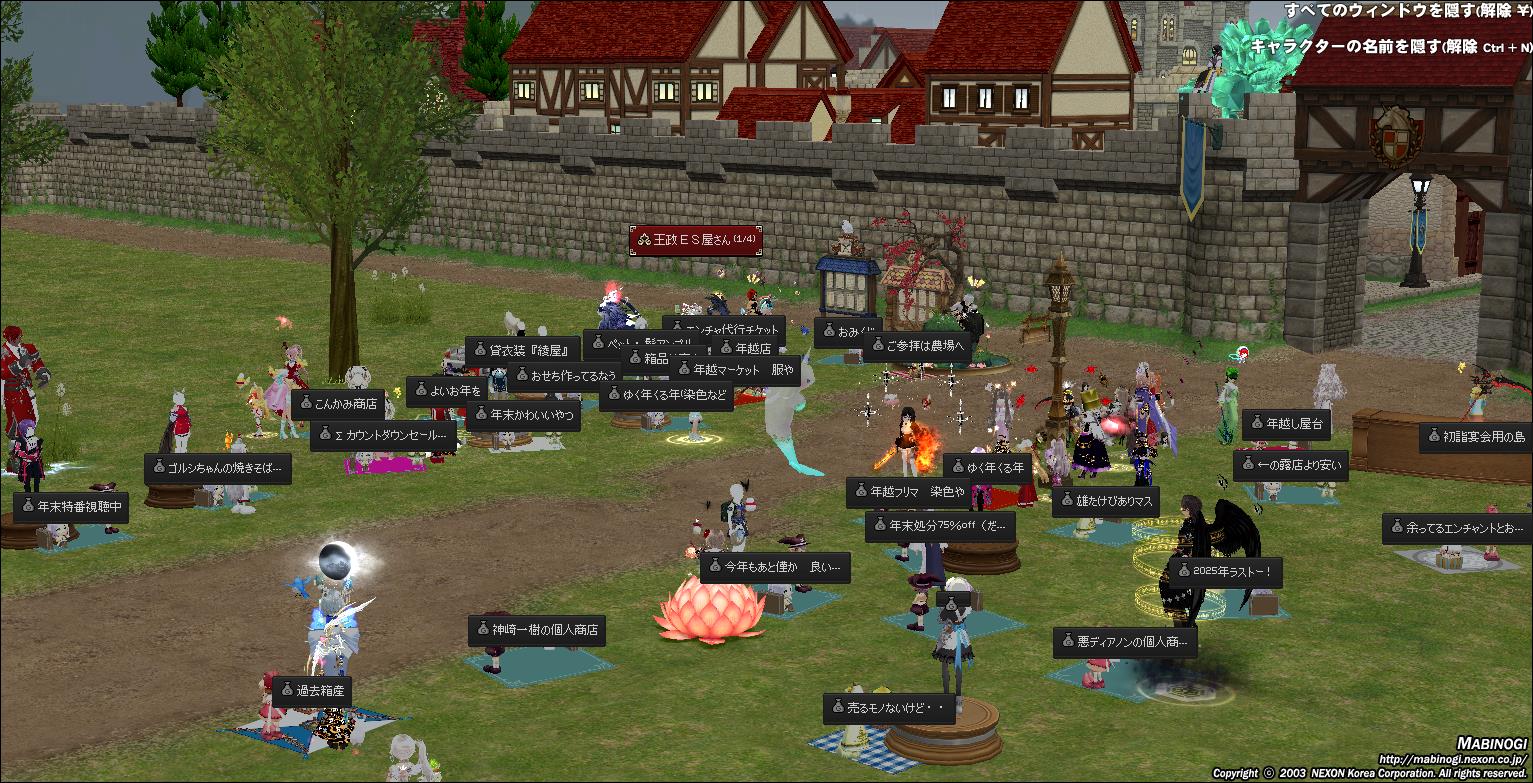This screenshot has width=1533, height=783.
Task: Click the 年末特番視聴中 shop sign
Action: coord(71,507)
